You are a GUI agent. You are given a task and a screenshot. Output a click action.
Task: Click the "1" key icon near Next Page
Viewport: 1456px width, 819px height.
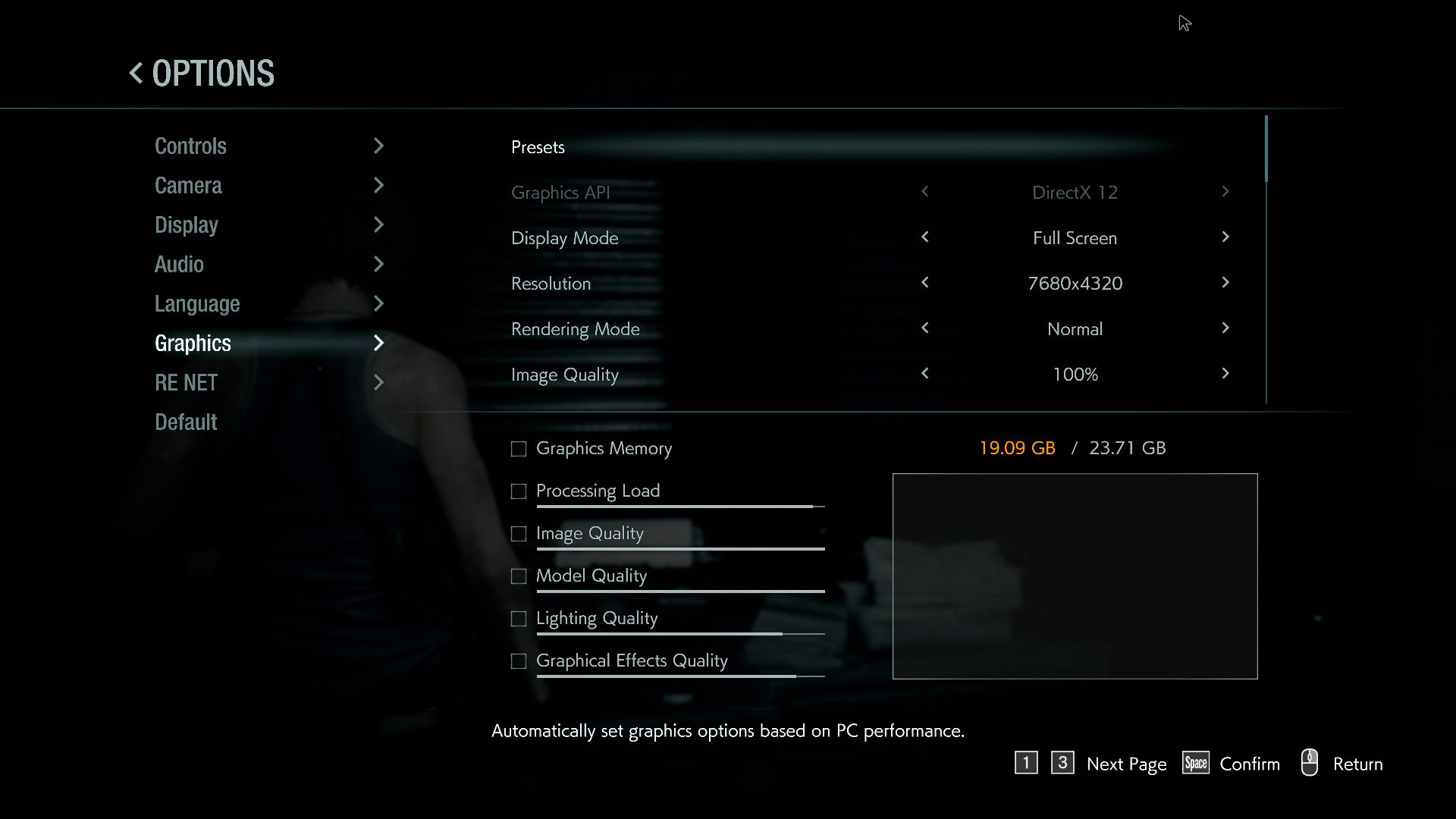[x=1027, y=764]
